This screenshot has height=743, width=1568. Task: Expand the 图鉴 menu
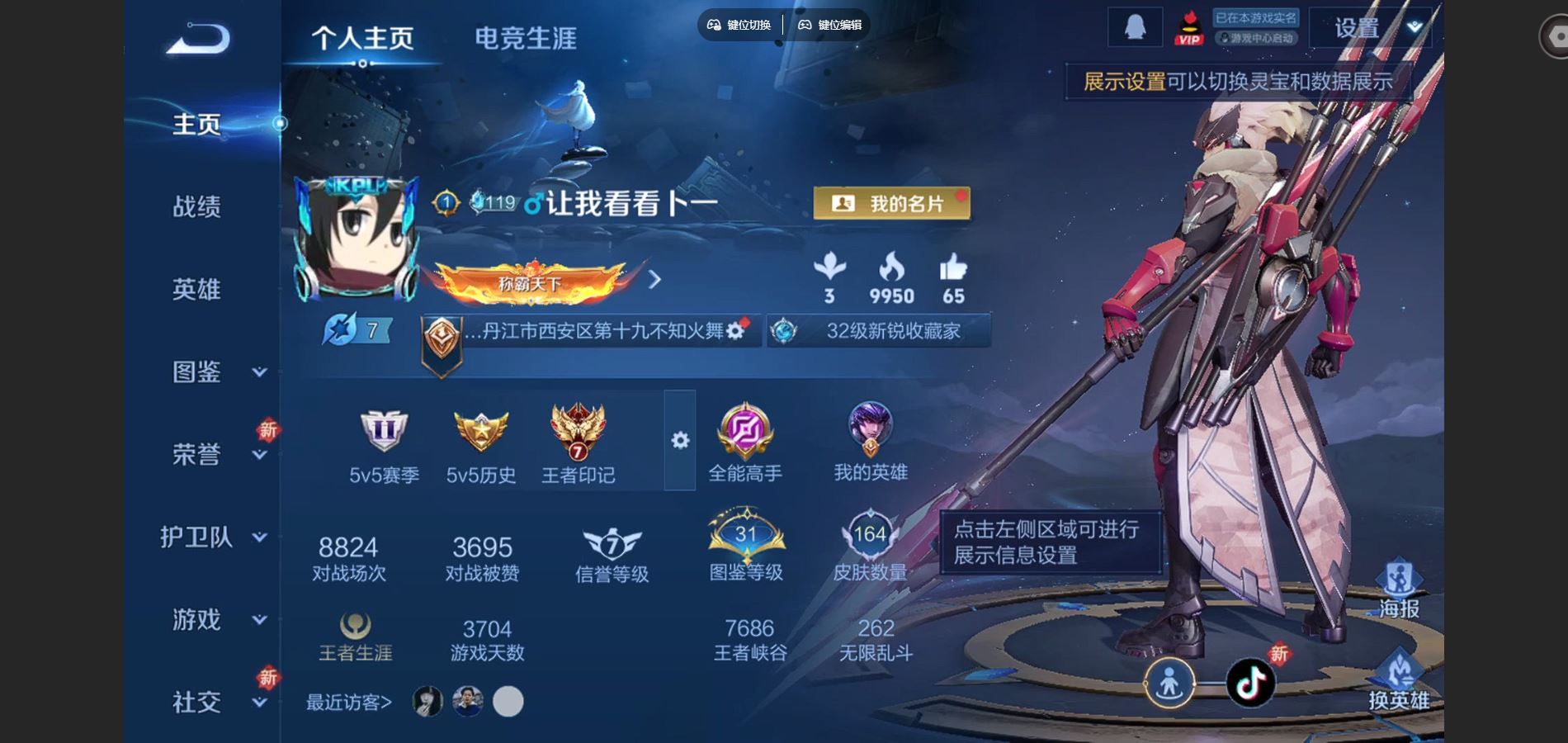[x=258, y=372]
